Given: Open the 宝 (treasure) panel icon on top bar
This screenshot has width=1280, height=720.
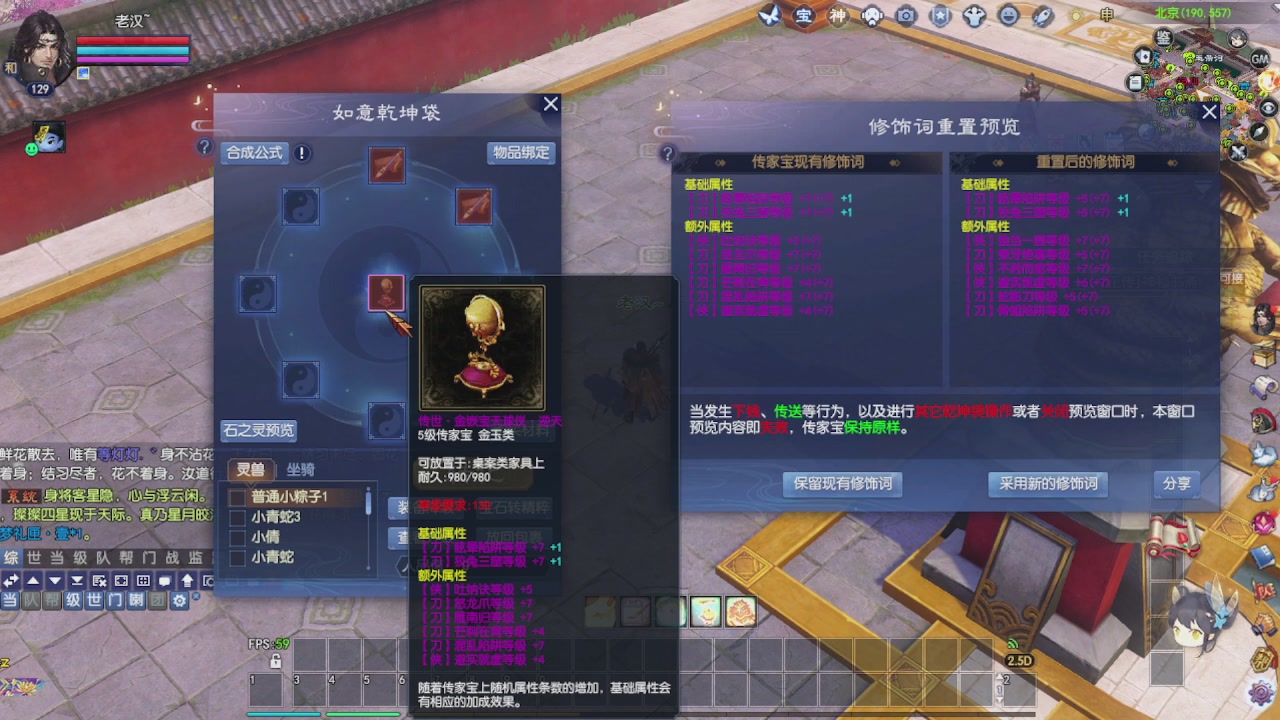Looking at the screenshot, I should (x=803, y=16).
